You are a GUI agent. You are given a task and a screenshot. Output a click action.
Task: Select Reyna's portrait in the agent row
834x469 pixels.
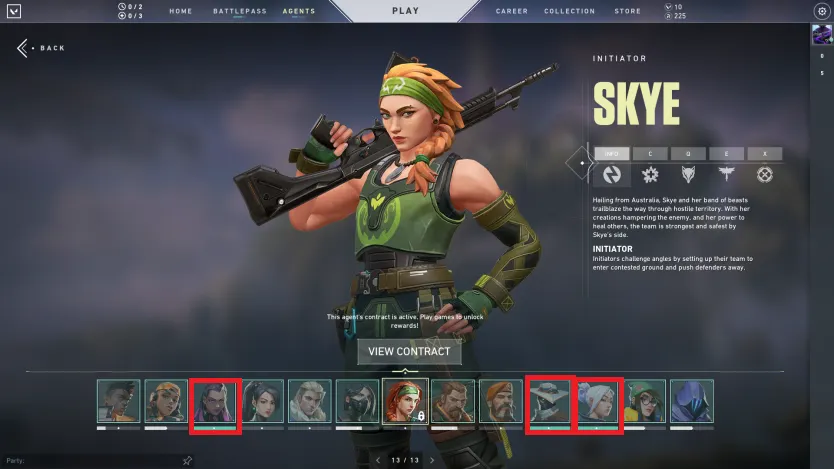213,402
